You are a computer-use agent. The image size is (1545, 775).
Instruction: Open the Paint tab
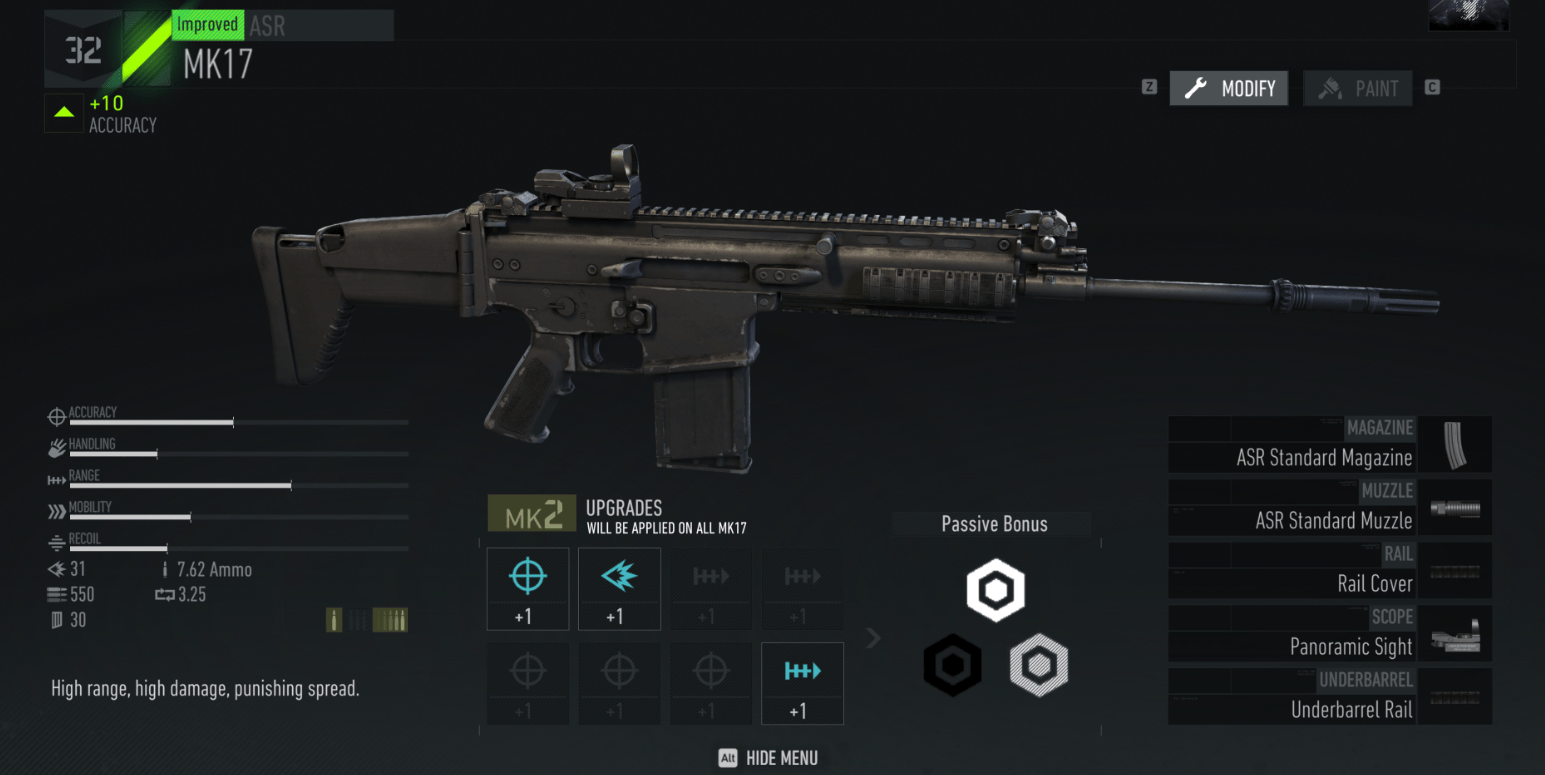pos(1358,89)
